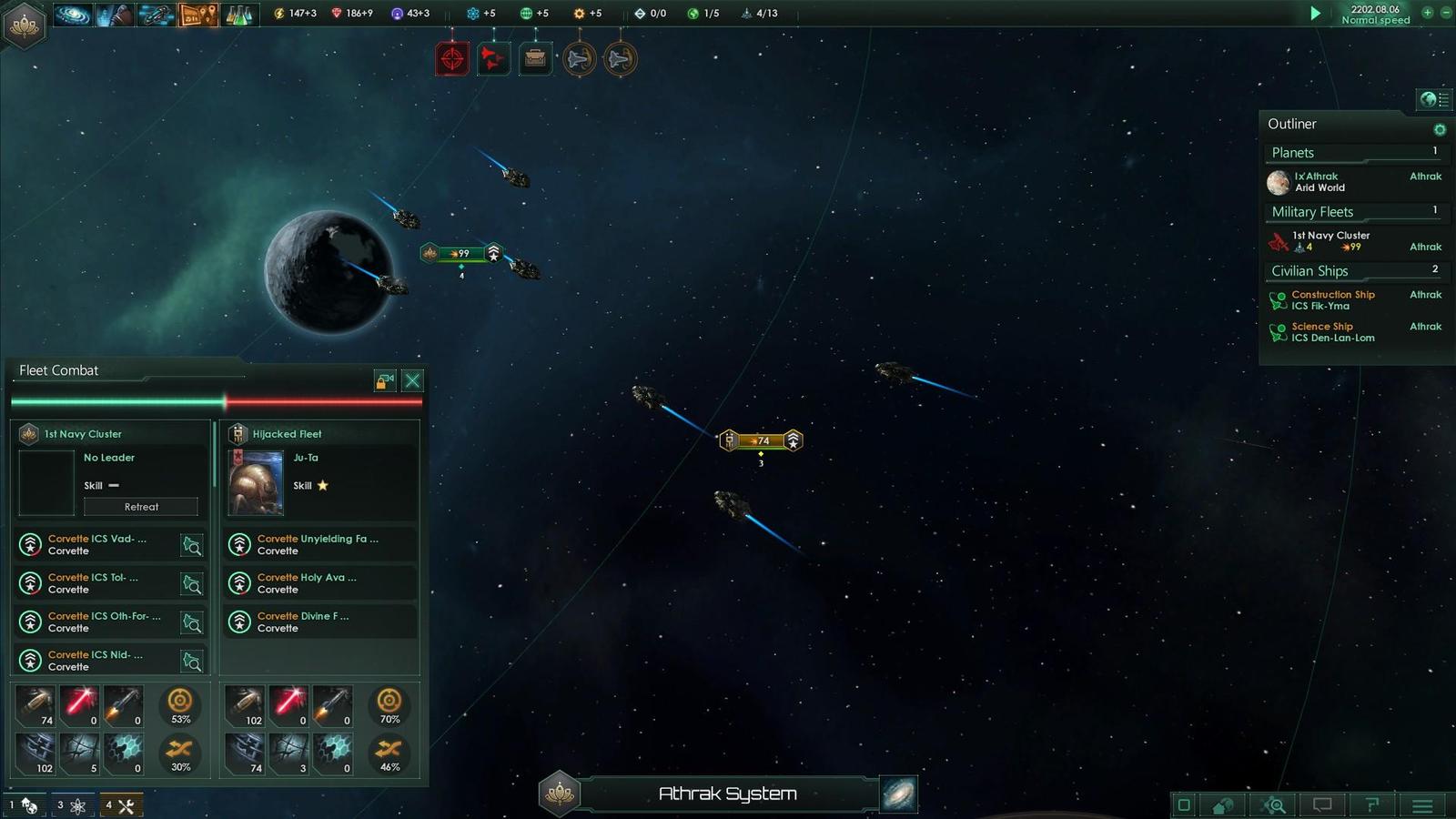Image resolution: width=1456 pixels, height=819 pixels.
Task: Locate Corvette ICS Tol- with its magnifier icon
Action: coord(192,584)
